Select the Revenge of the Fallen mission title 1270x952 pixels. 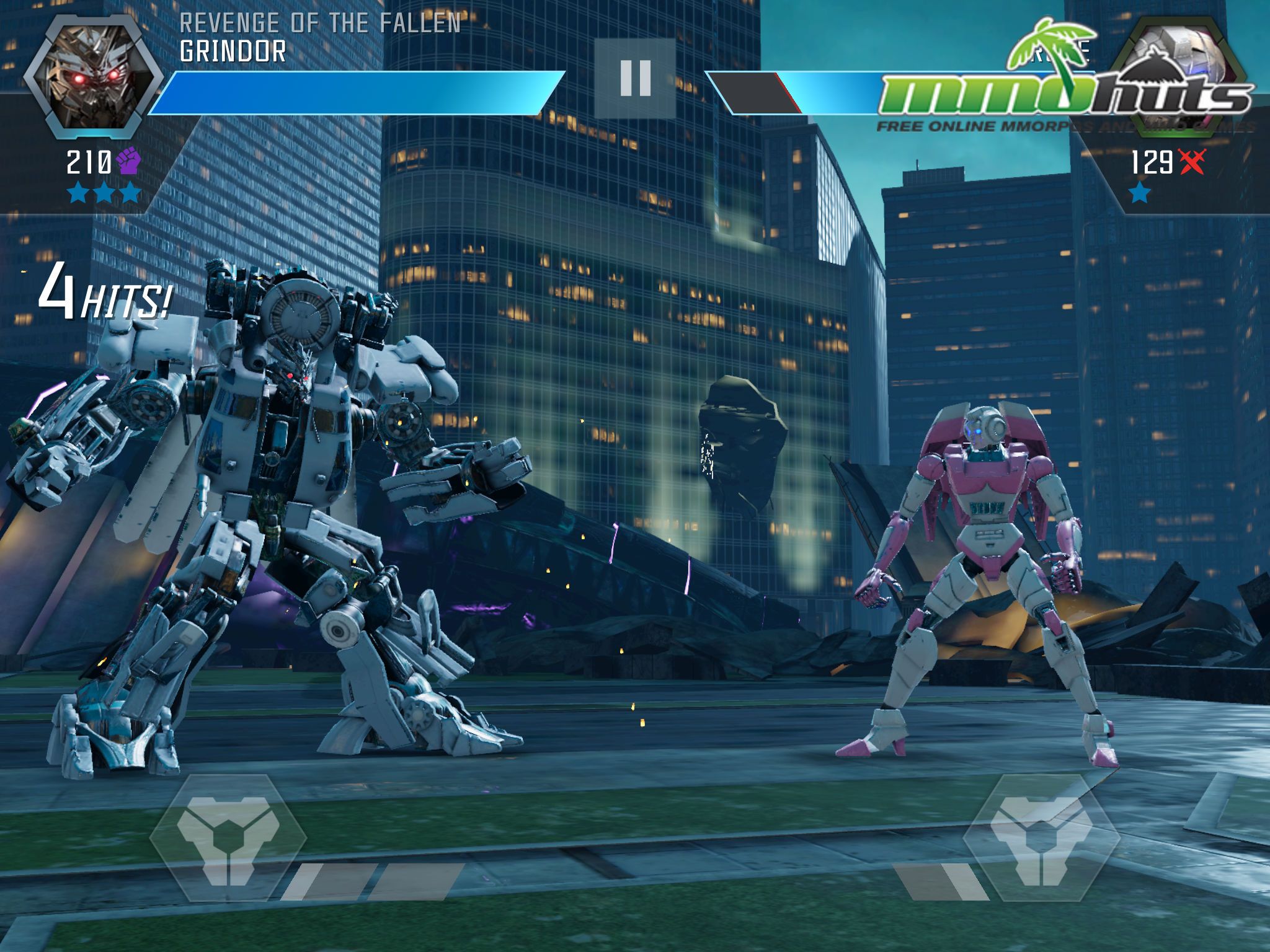tap(321, 24)
